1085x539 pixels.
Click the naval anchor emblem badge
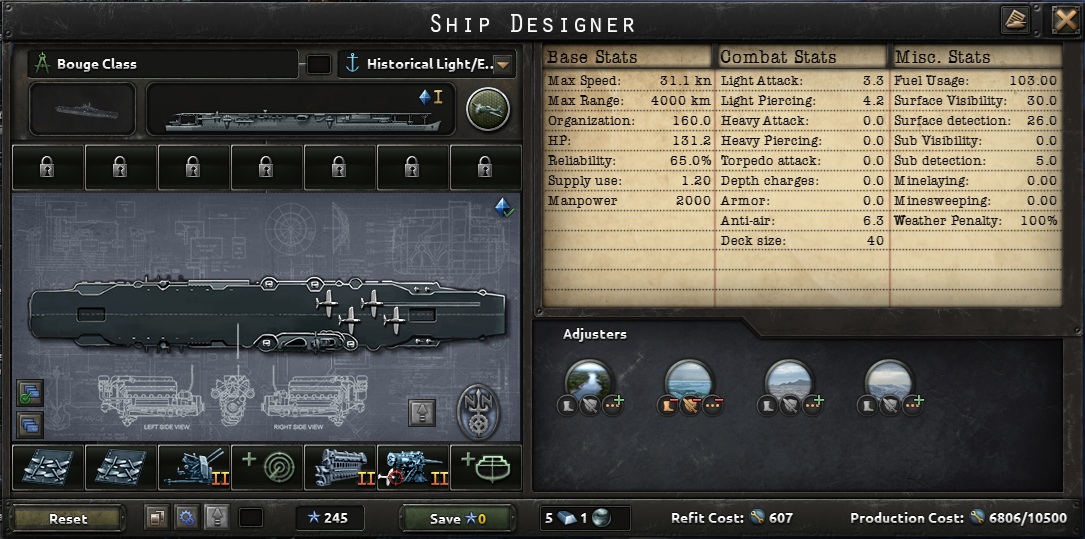coord(478,411)
